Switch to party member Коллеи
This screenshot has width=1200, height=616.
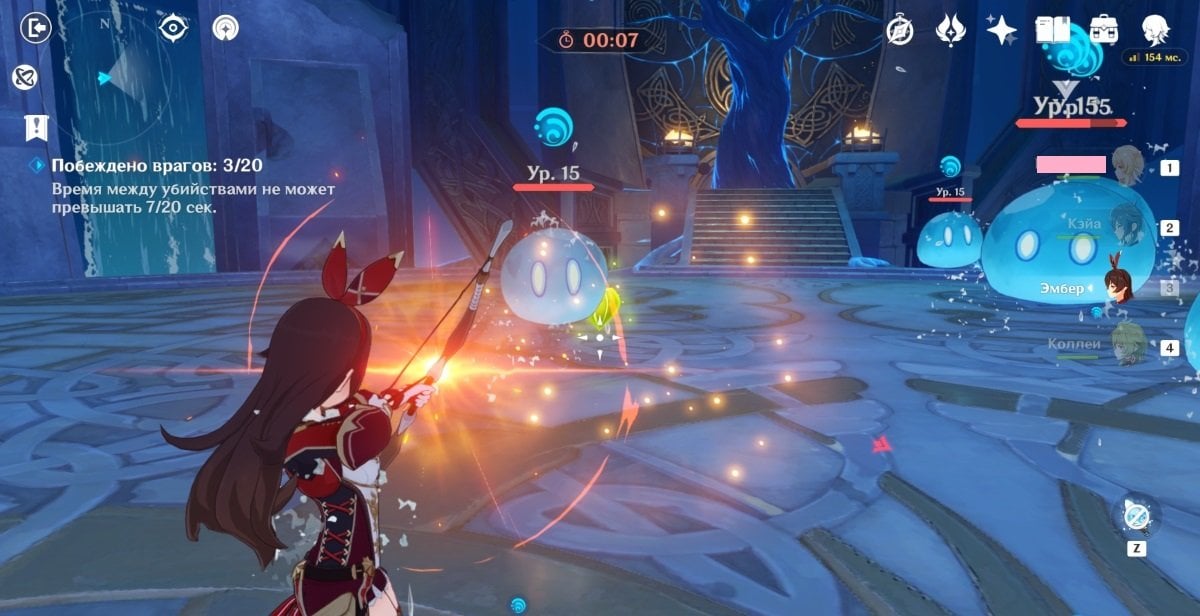(x=1126, y=346)
